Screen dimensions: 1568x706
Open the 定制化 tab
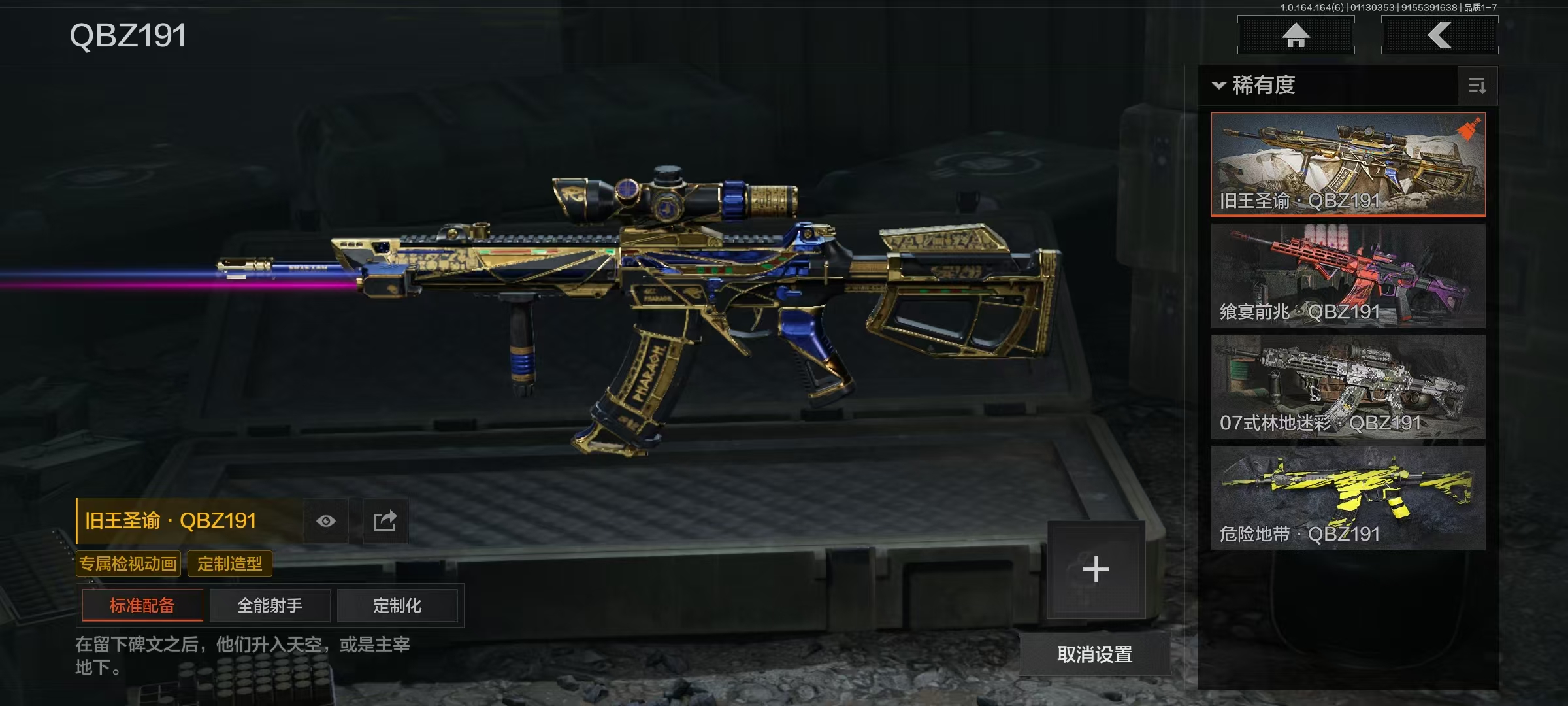pos(397,605)
